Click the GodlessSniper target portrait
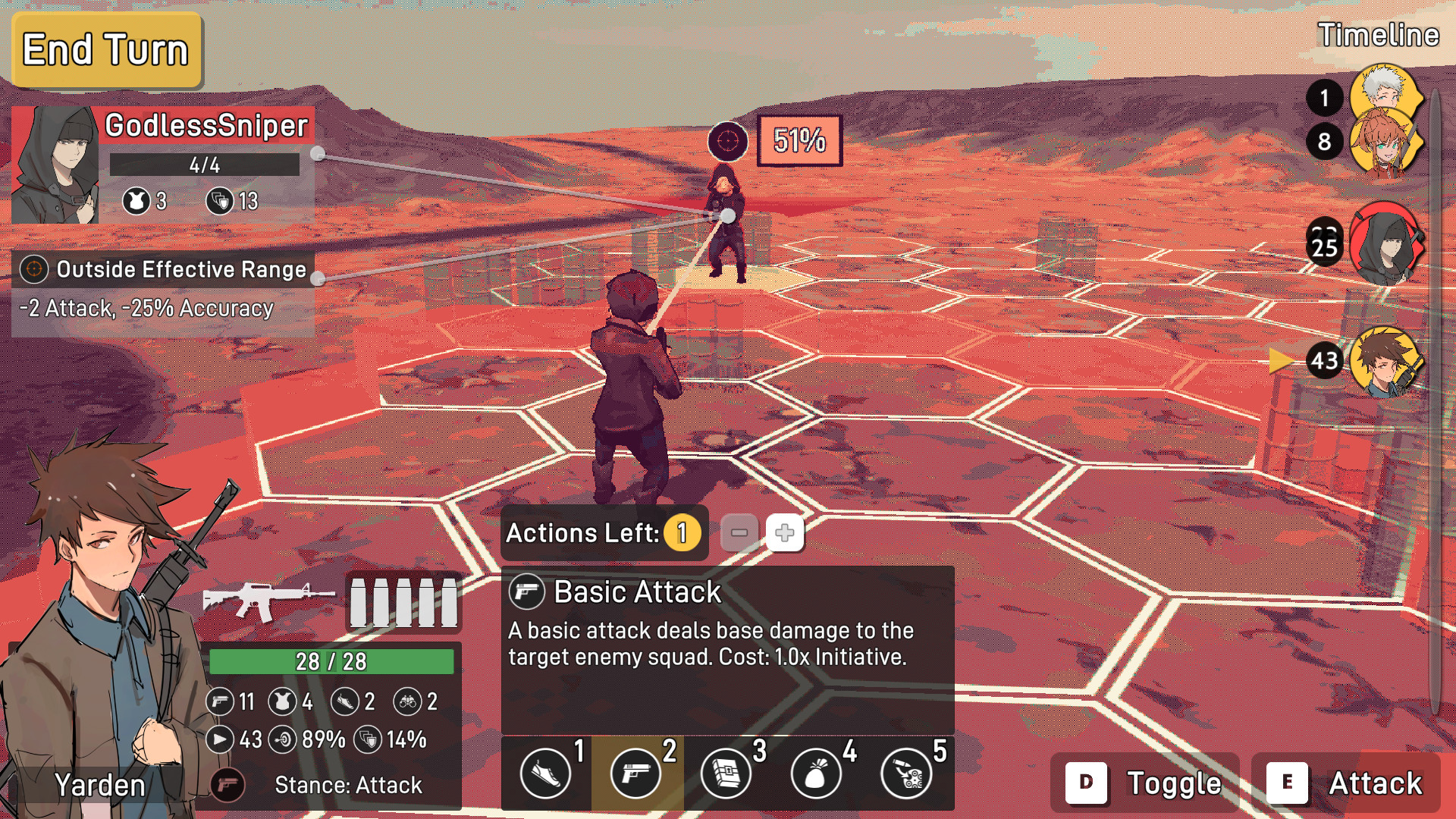 [55, 165]
